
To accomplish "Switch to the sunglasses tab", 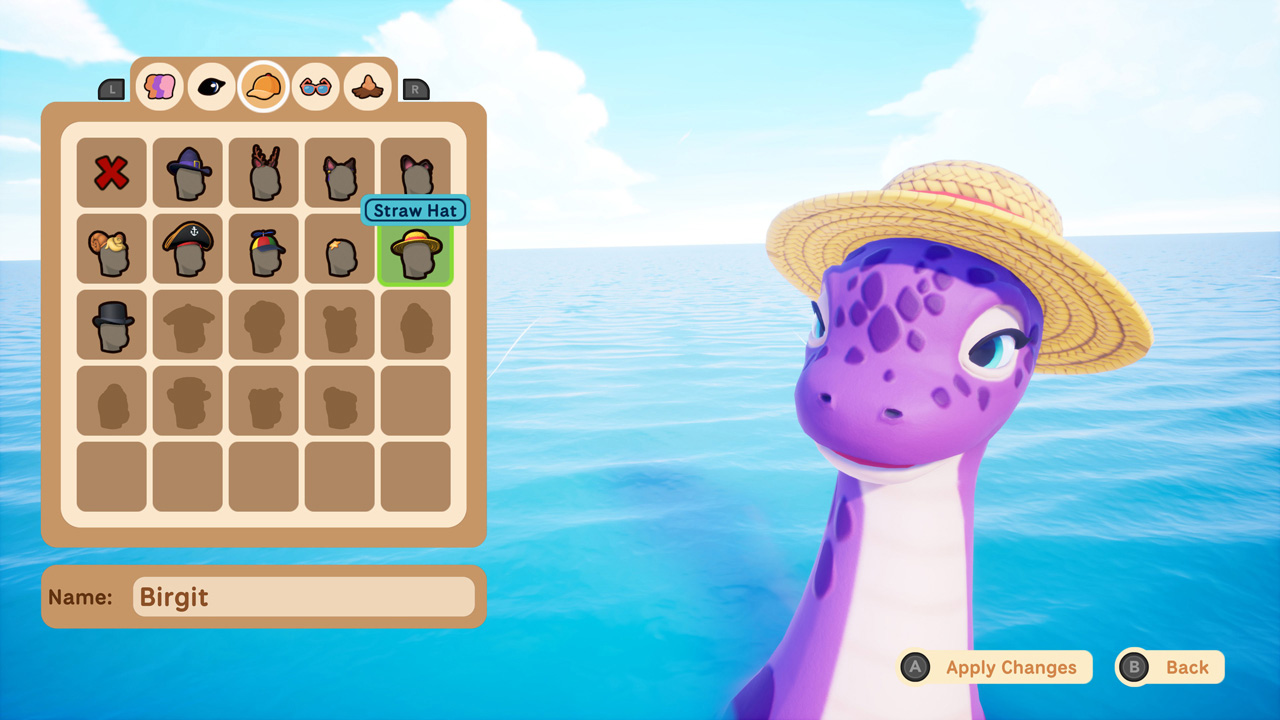I will click(315, 86).
